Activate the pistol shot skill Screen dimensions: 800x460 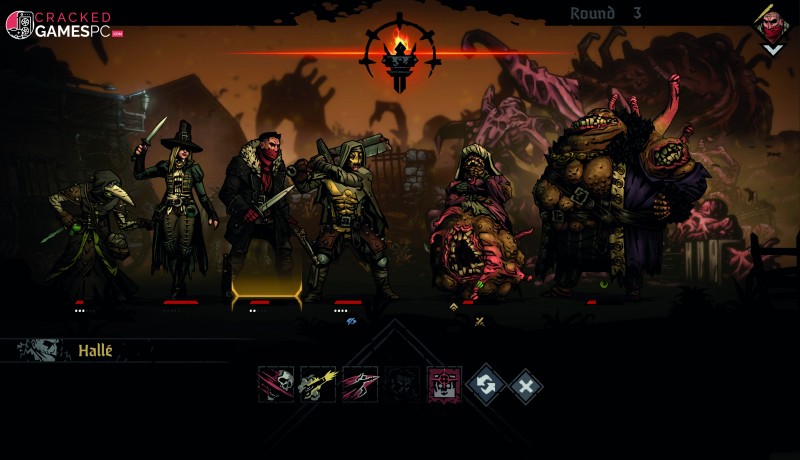318,384
